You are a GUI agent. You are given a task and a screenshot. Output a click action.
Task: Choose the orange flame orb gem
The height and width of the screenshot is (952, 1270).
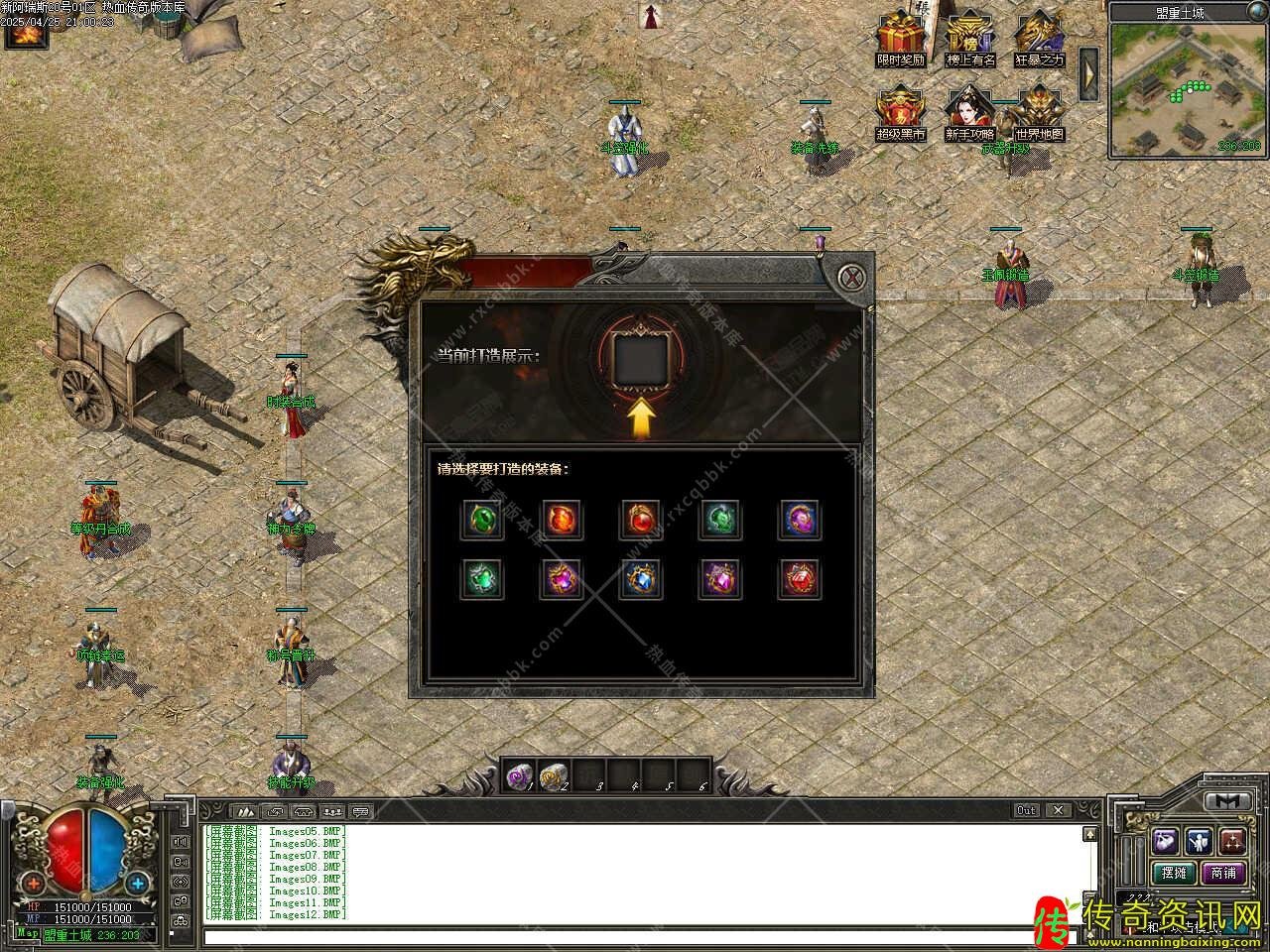[x=562, y=520]
